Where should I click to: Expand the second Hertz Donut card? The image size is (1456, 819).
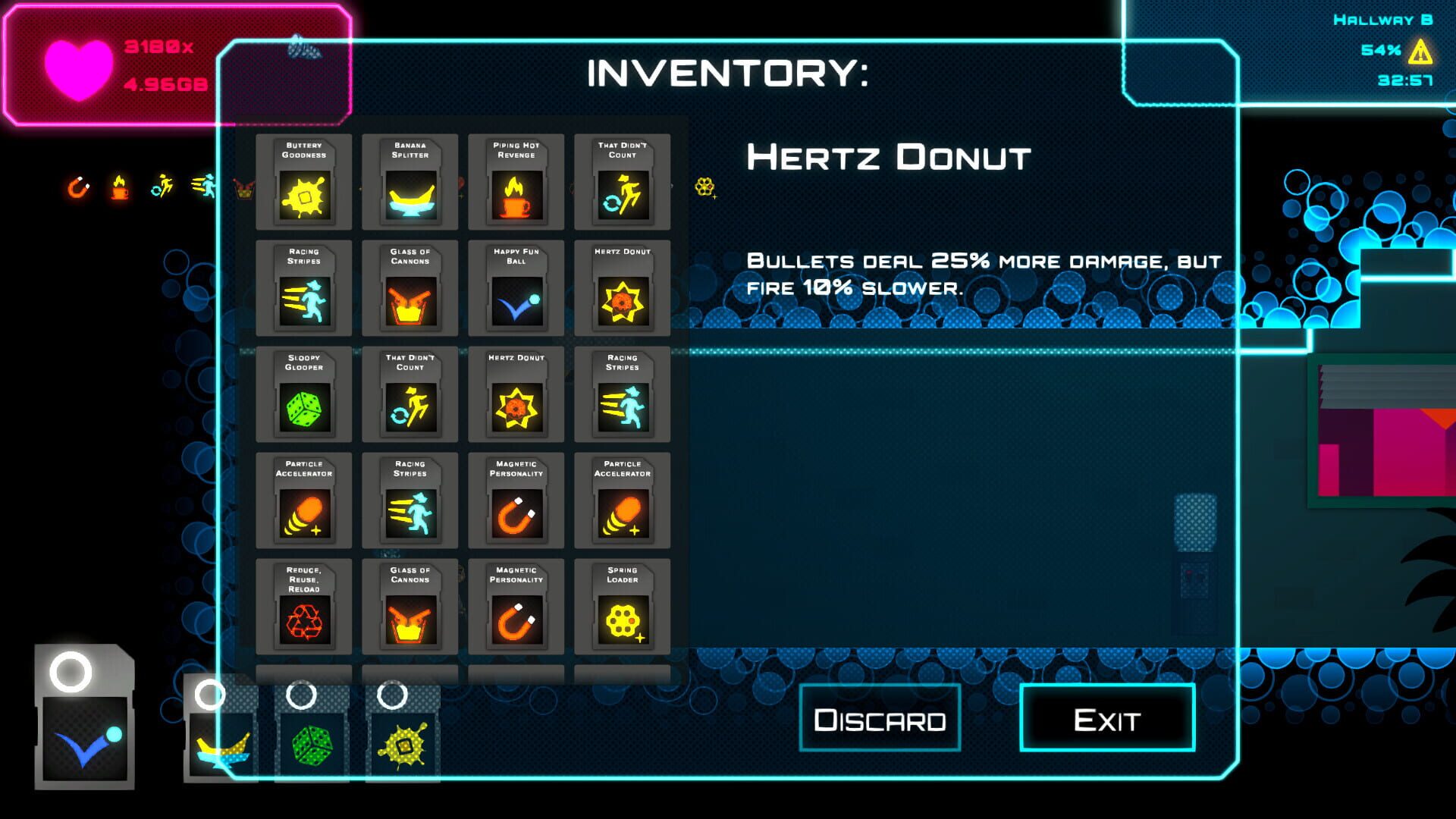pyautogui.click(x=516, y=394)
